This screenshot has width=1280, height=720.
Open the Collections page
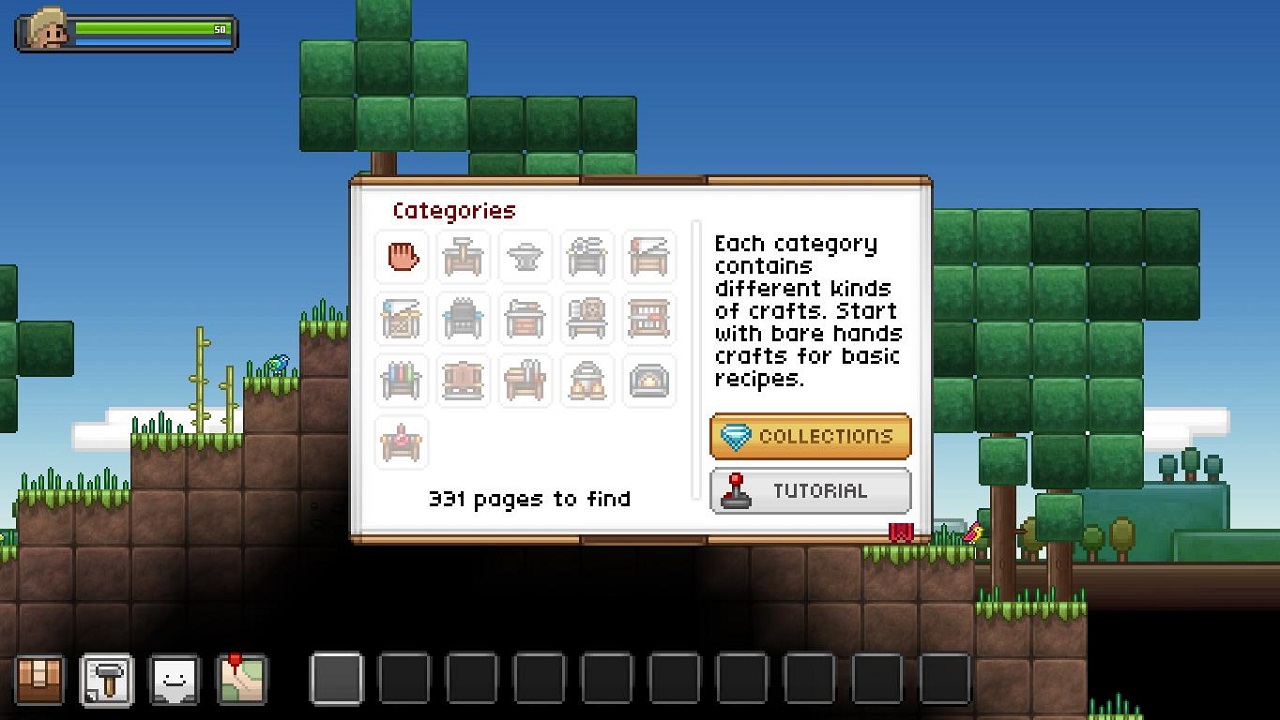click(x=810, y=437)
